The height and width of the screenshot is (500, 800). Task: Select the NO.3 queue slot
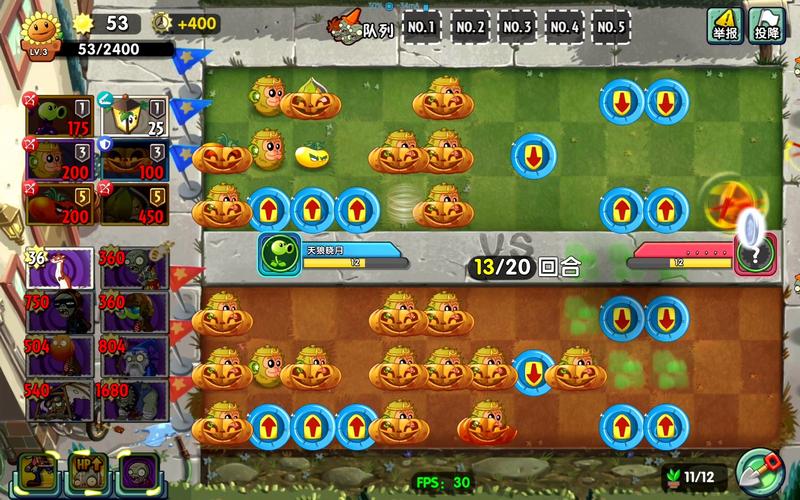[517, 27]
